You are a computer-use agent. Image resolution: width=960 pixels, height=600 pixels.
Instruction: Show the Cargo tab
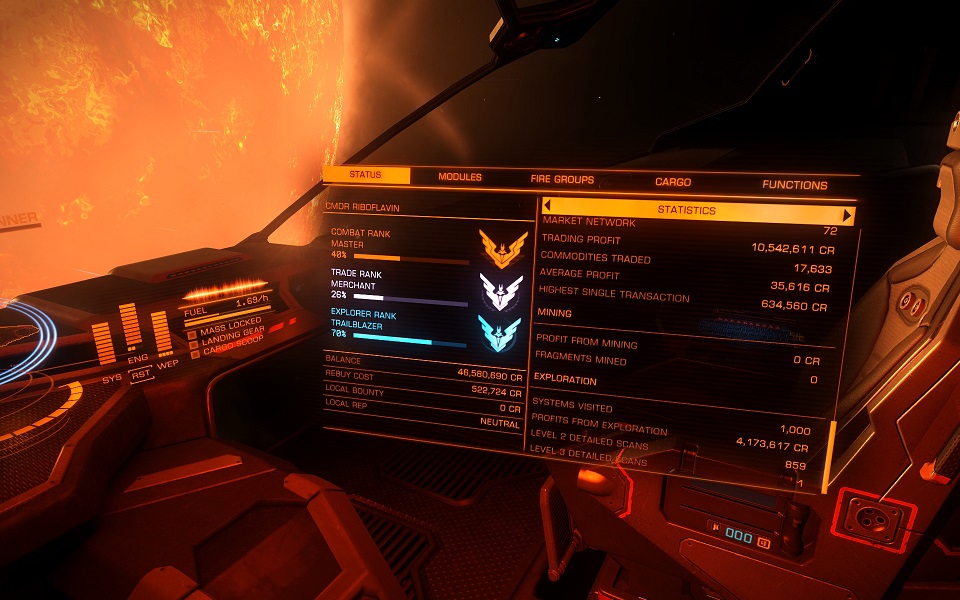click(673, 182)
